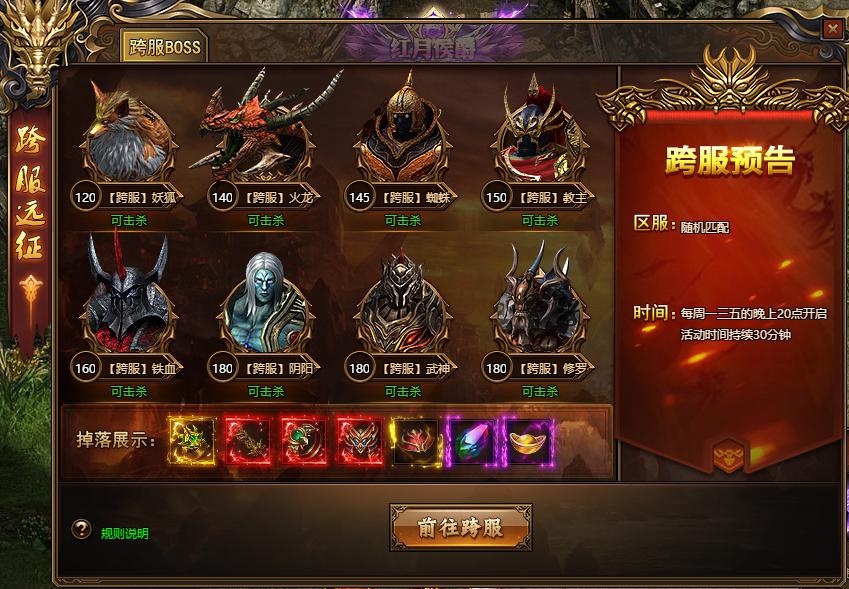Click the 前往跨服 button
This screenshot has width=849, height=589.
coord(460,527)
